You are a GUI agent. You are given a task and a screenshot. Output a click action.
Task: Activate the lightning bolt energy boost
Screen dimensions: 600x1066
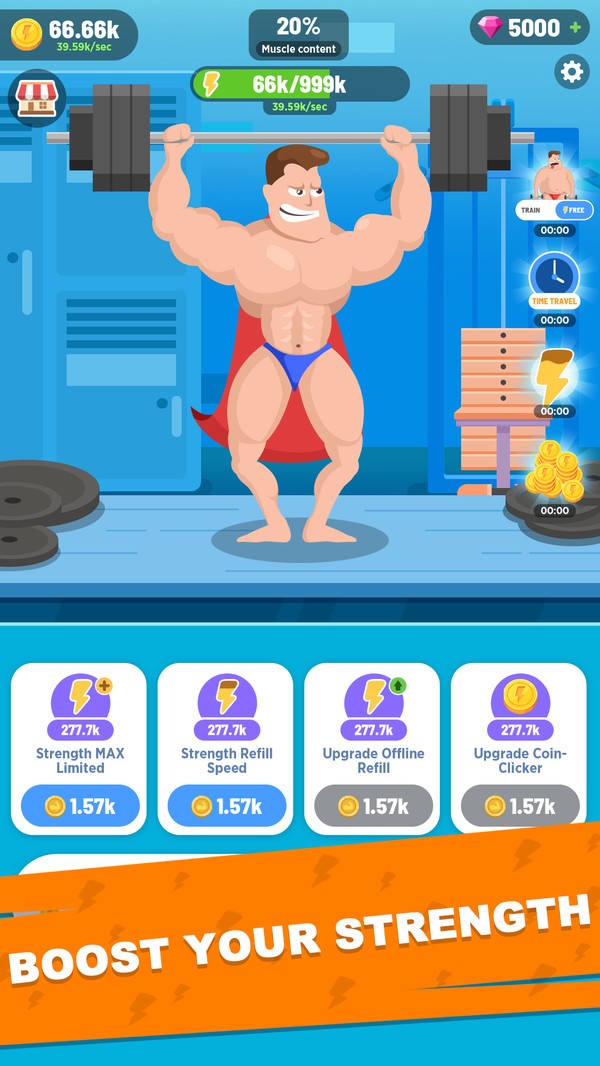[x=554, y=374]
